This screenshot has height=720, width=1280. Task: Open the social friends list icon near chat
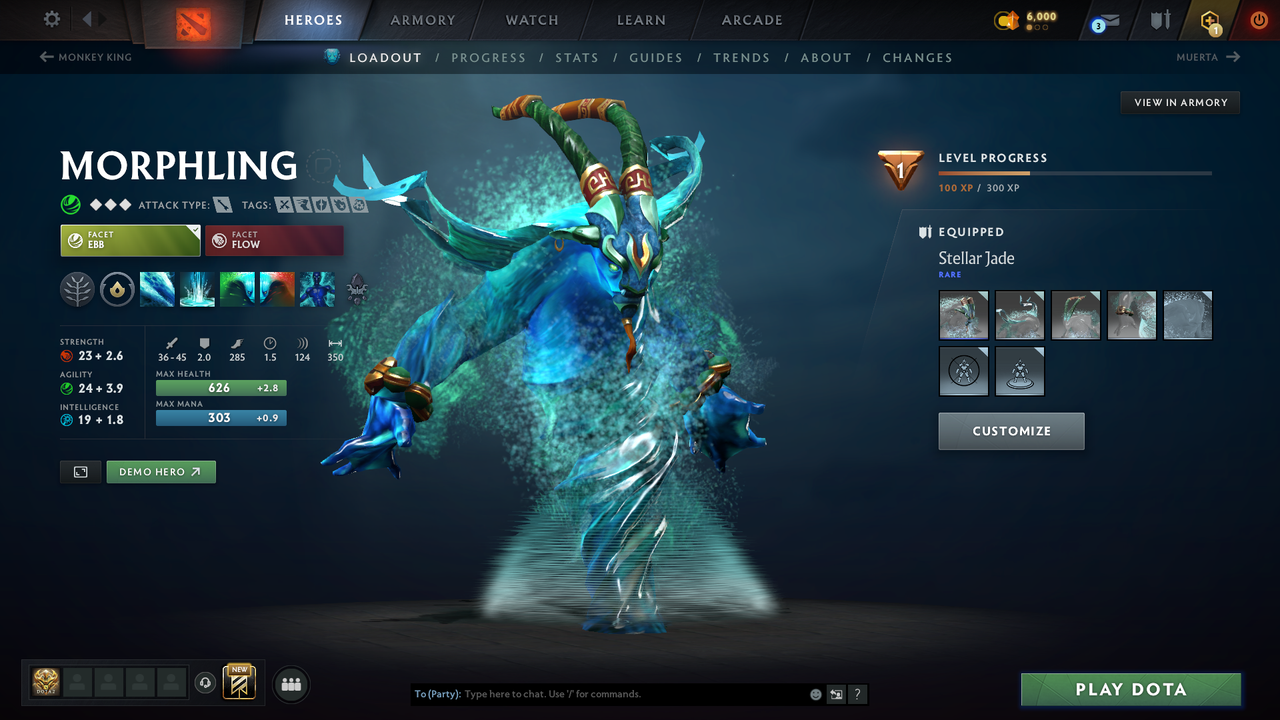pyautogui.click(x=290, y=684)
